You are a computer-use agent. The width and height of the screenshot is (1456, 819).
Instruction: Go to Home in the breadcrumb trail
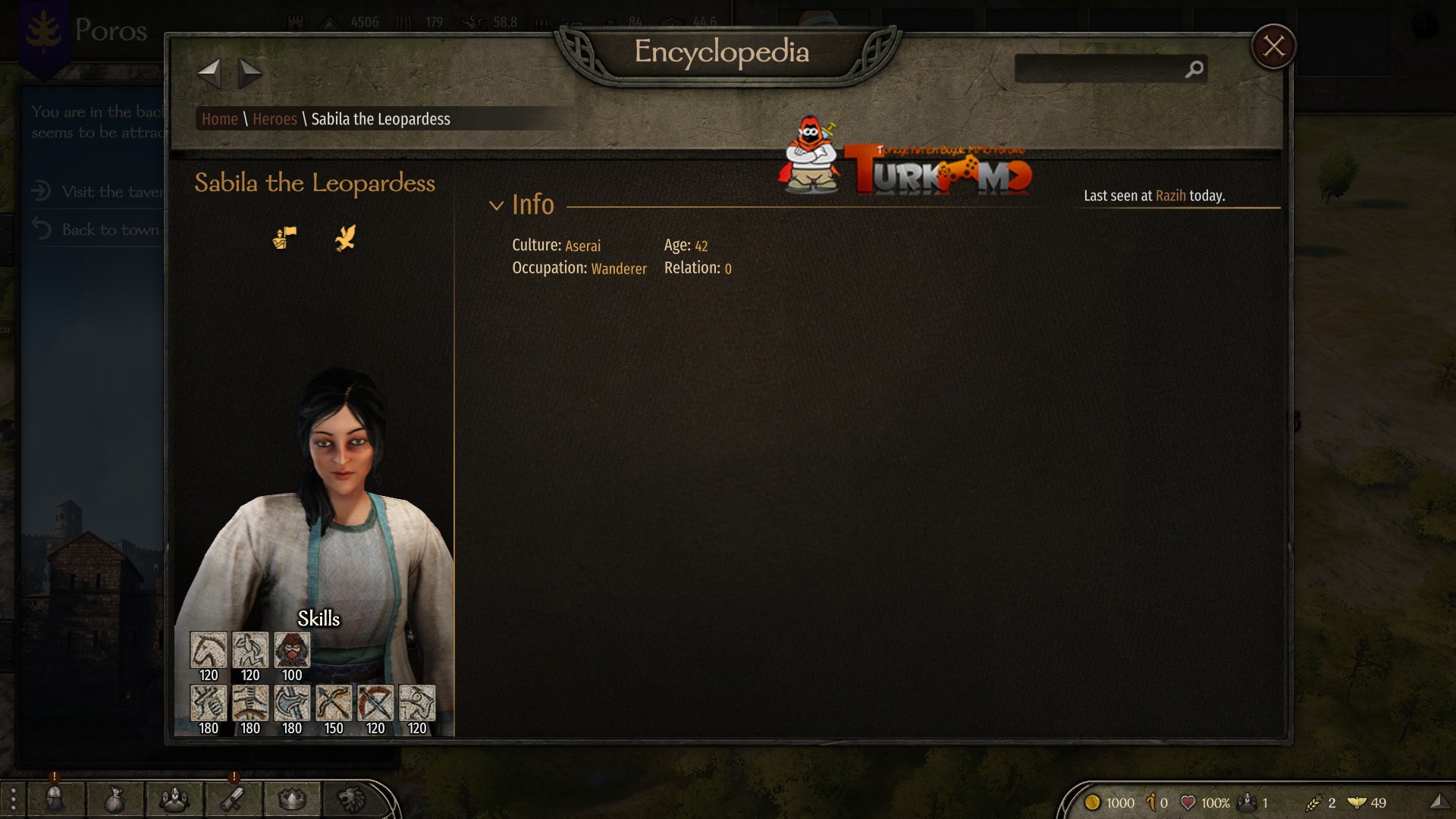[220, 119]
